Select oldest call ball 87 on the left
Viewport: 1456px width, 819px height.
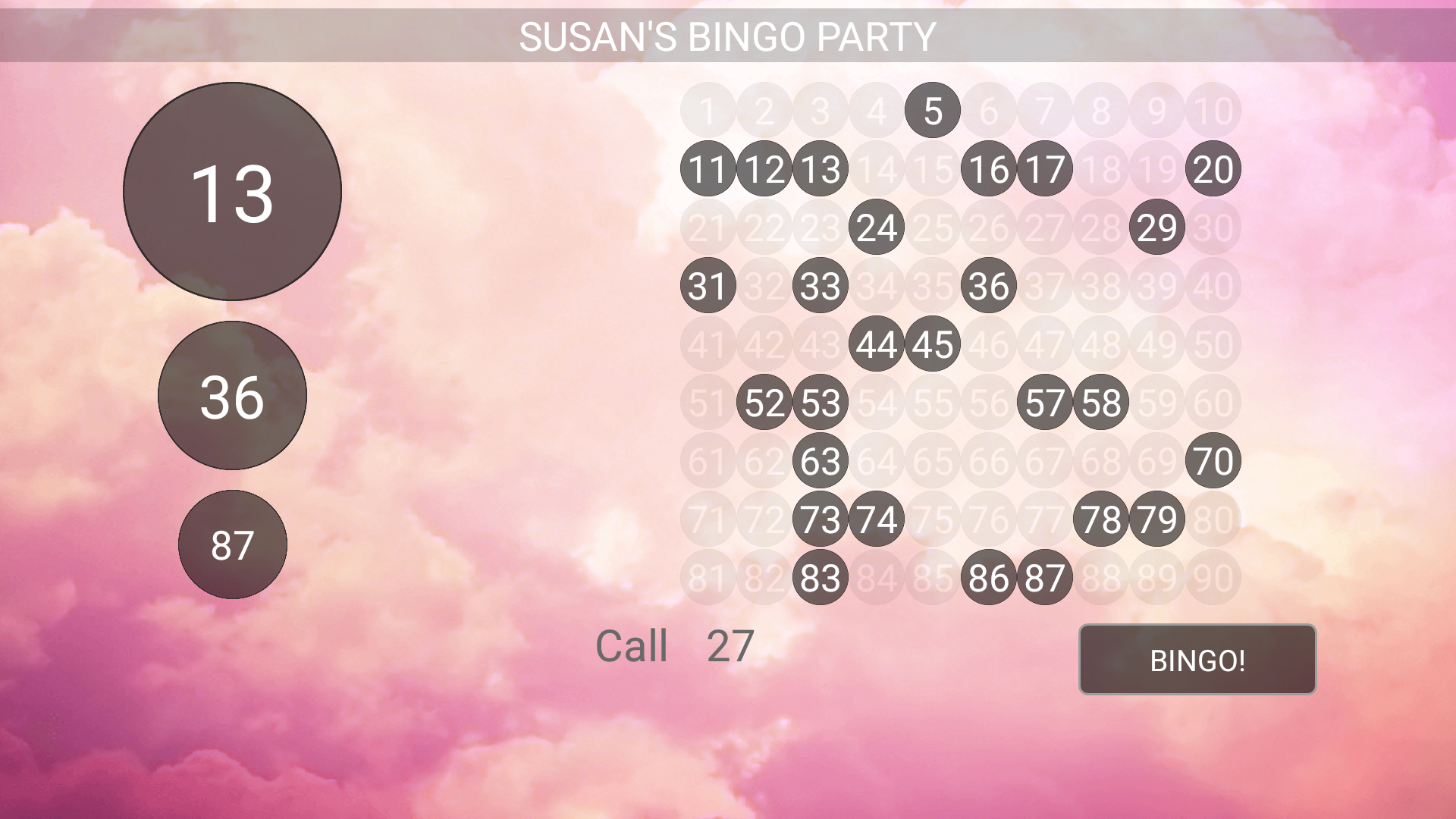(x=233, y=543)
